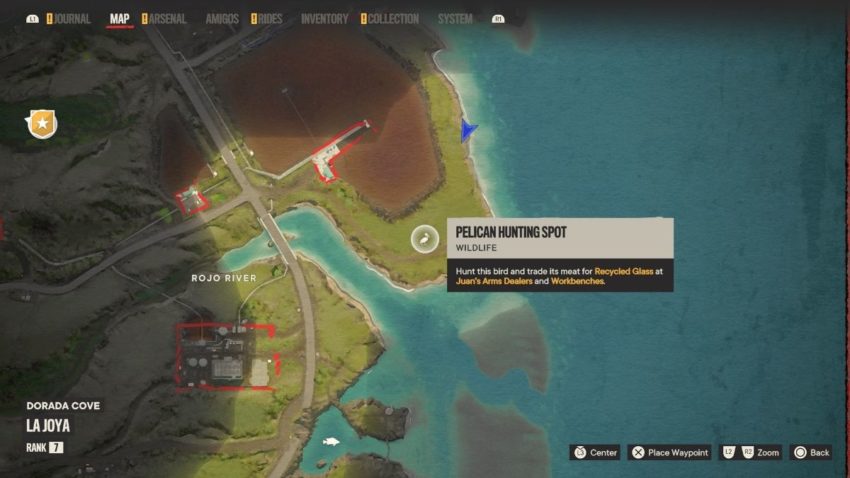Viewport: 850px width, 478px height.
Task: Choose Place Waypoint
Action: (670, 453)
